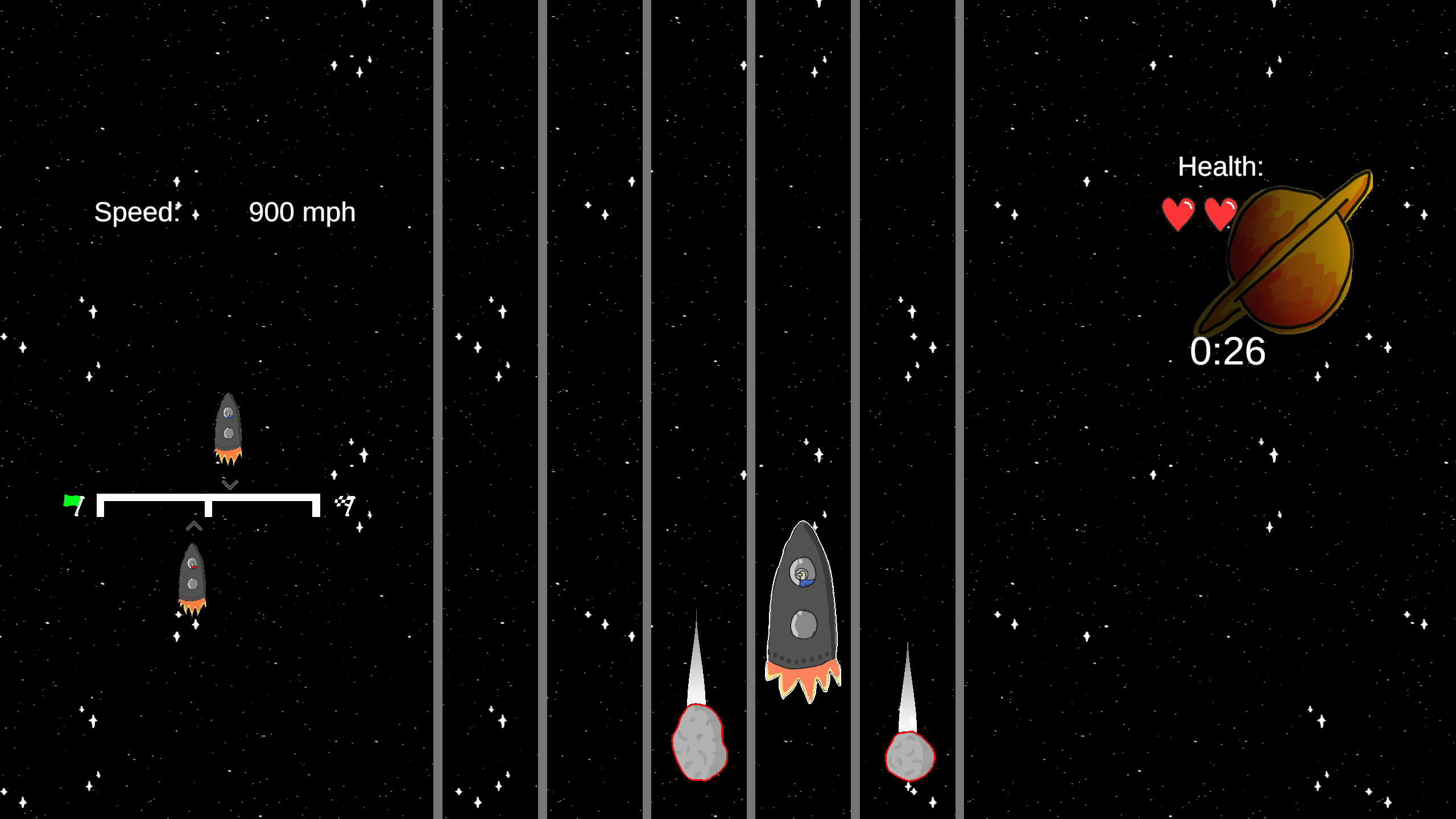
Task: Select the rocket marker above the progress bar
Action: (x=228, y=428)
